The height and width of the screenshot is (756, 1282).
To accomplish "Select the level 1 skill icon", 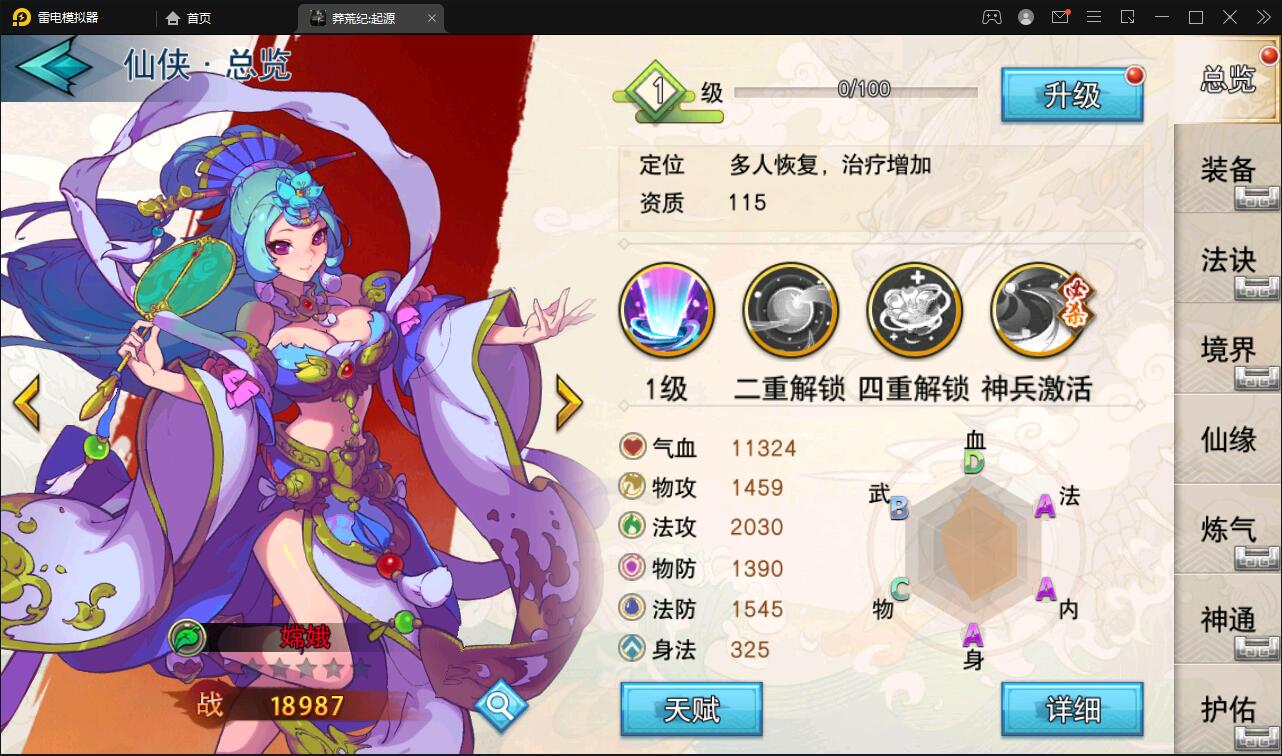I will 666,309.
